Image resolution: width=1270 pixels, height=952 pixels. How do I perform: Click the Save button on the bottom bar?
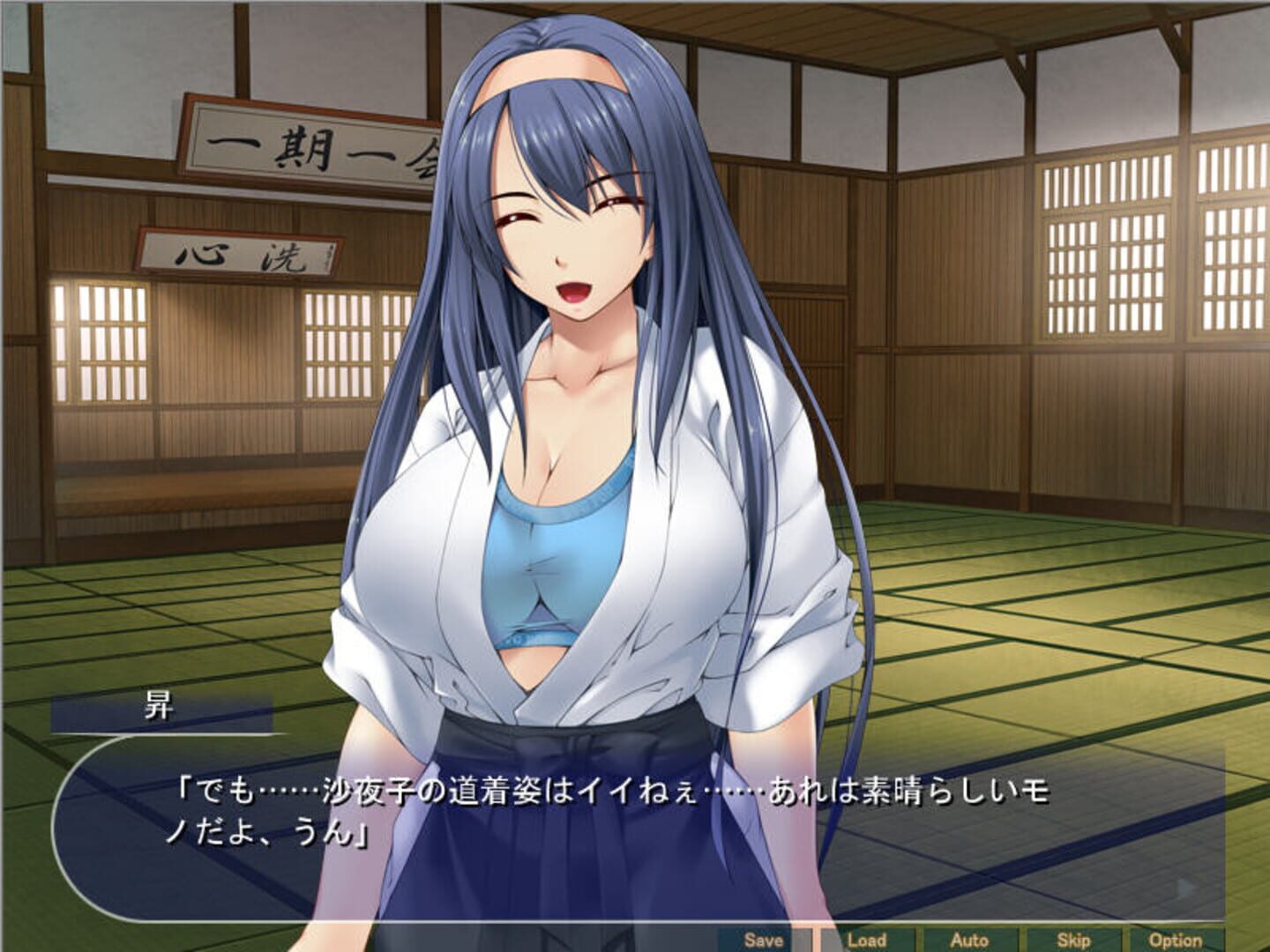(763, 941)
